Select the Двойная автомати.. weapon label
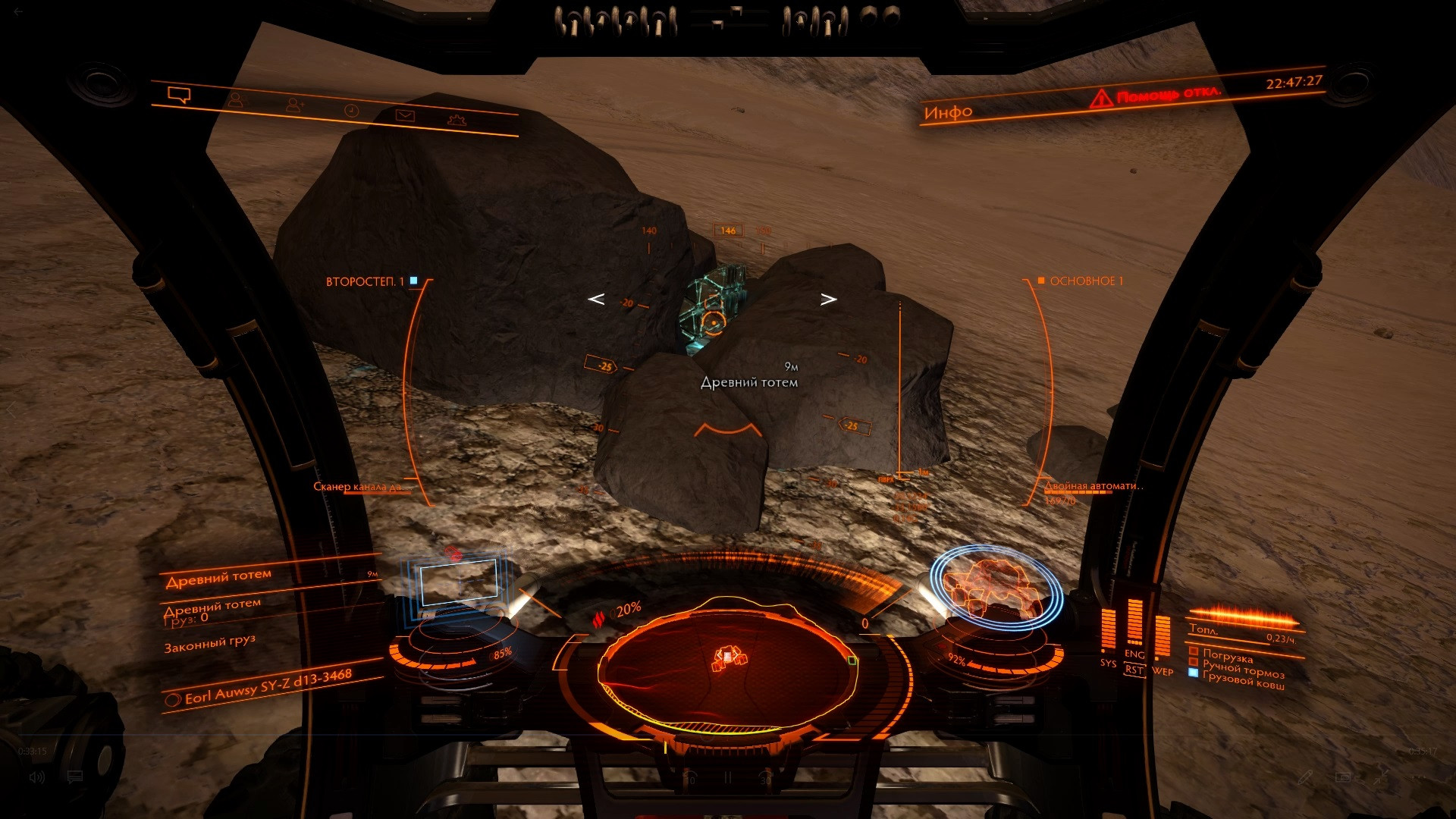 1092,486
